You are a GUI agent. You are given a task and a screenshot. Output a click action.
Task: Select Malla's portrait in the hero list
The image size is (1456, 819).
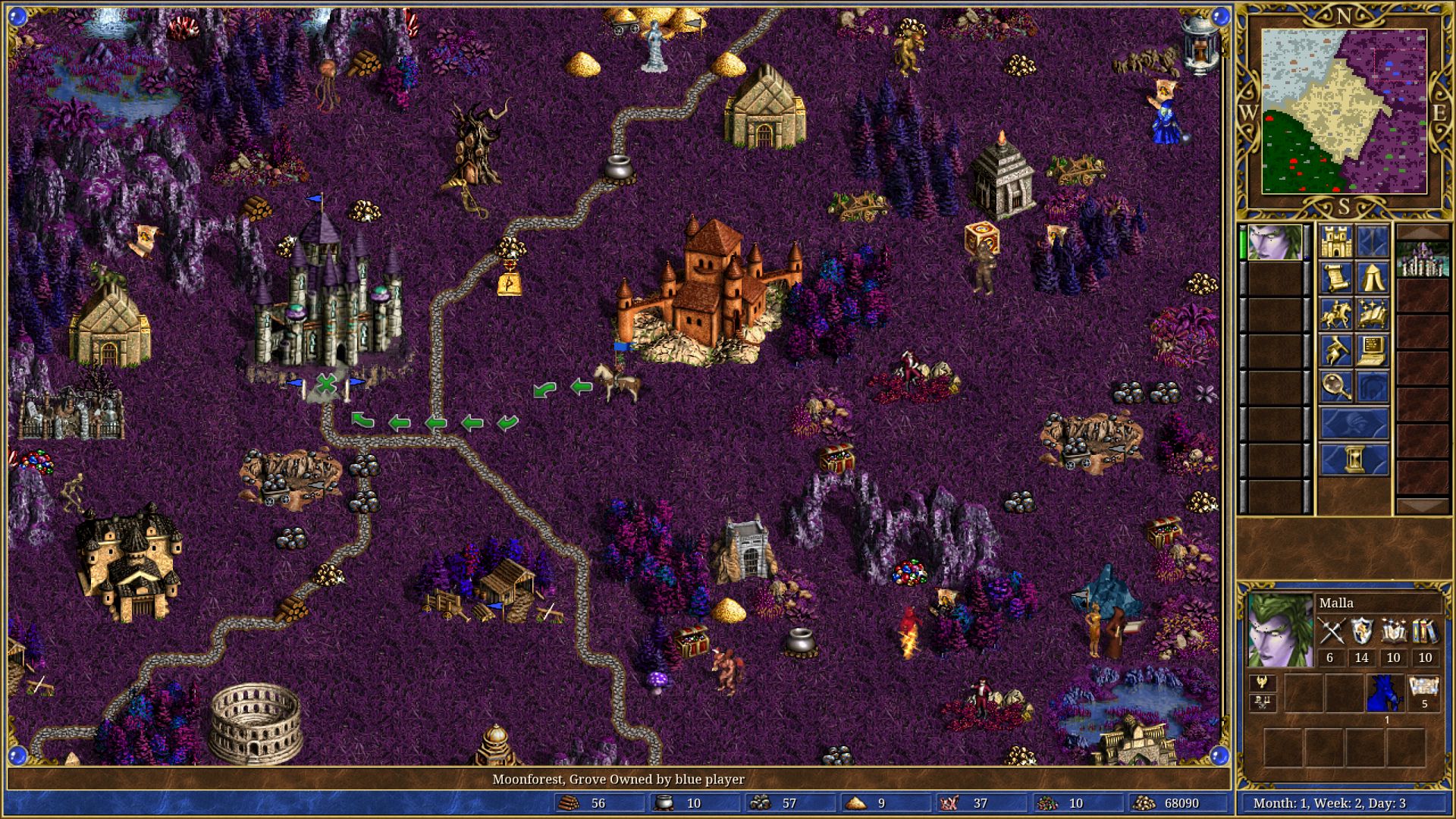[1275, 242]
